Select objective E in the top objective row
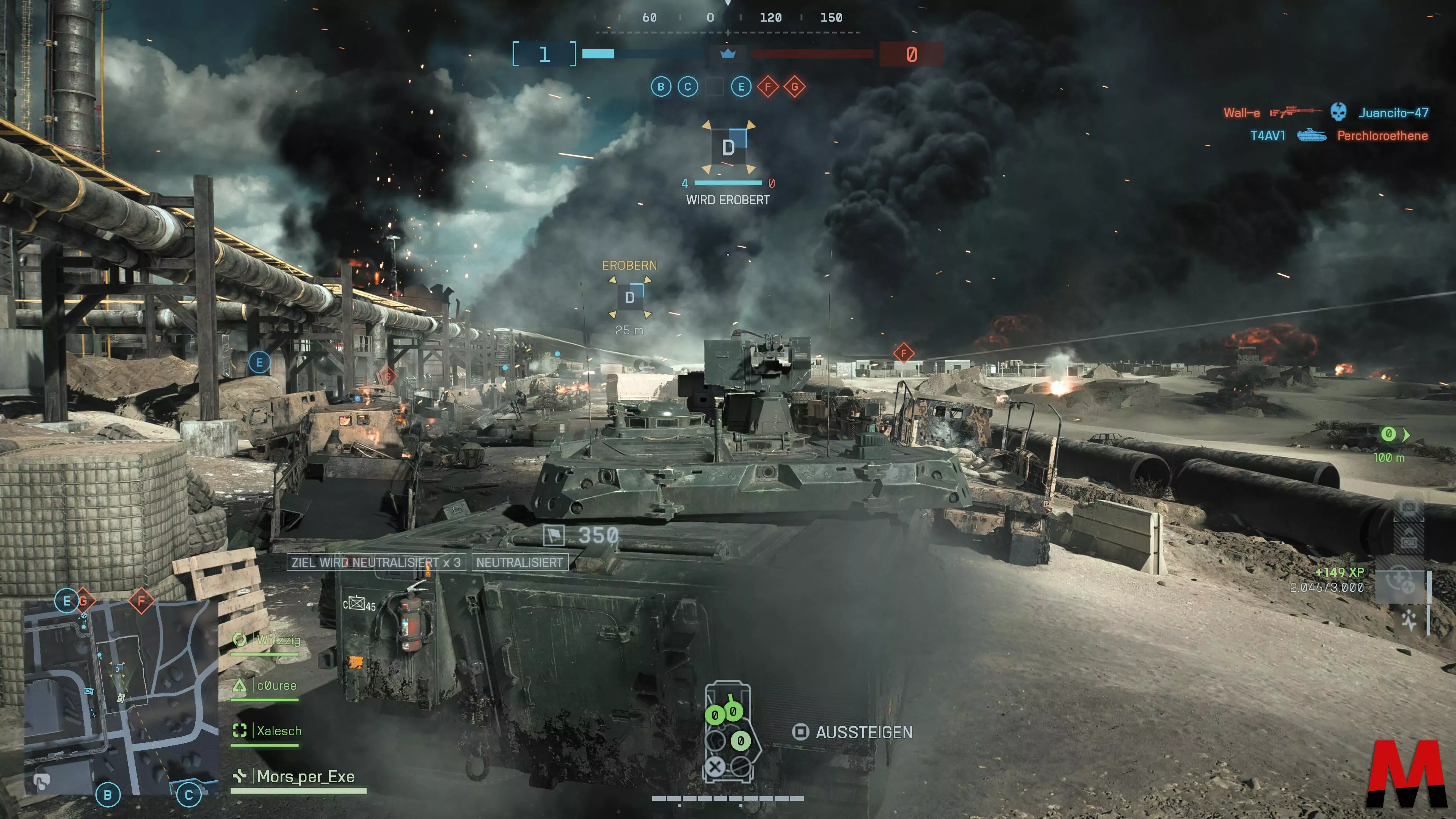This screenshot has height=819, width=1456. coord(741,87)
